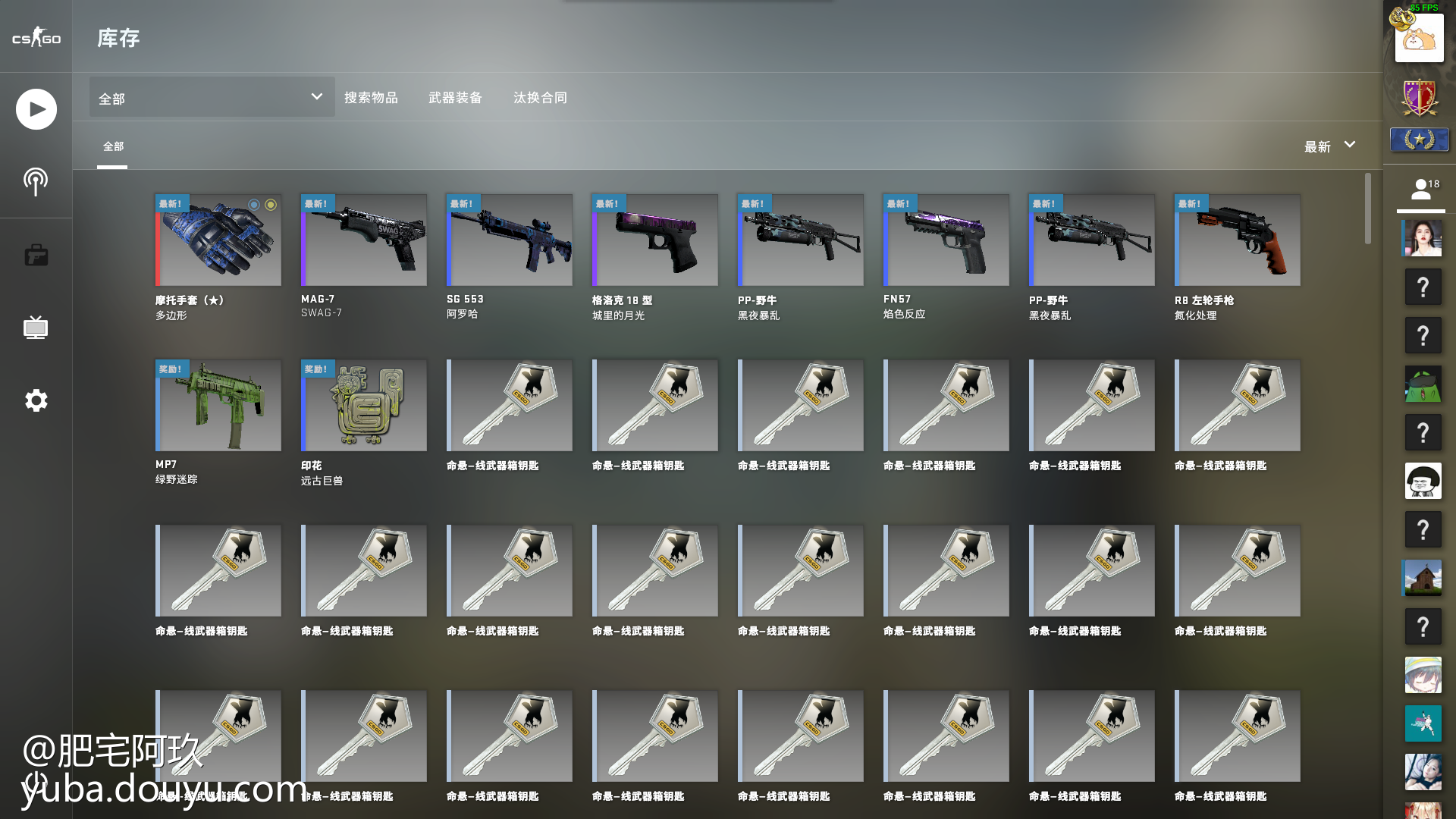Screen dimensions: 1456x819
Task: Switch to the 武器装备 tab
Action: coord(455,98)
